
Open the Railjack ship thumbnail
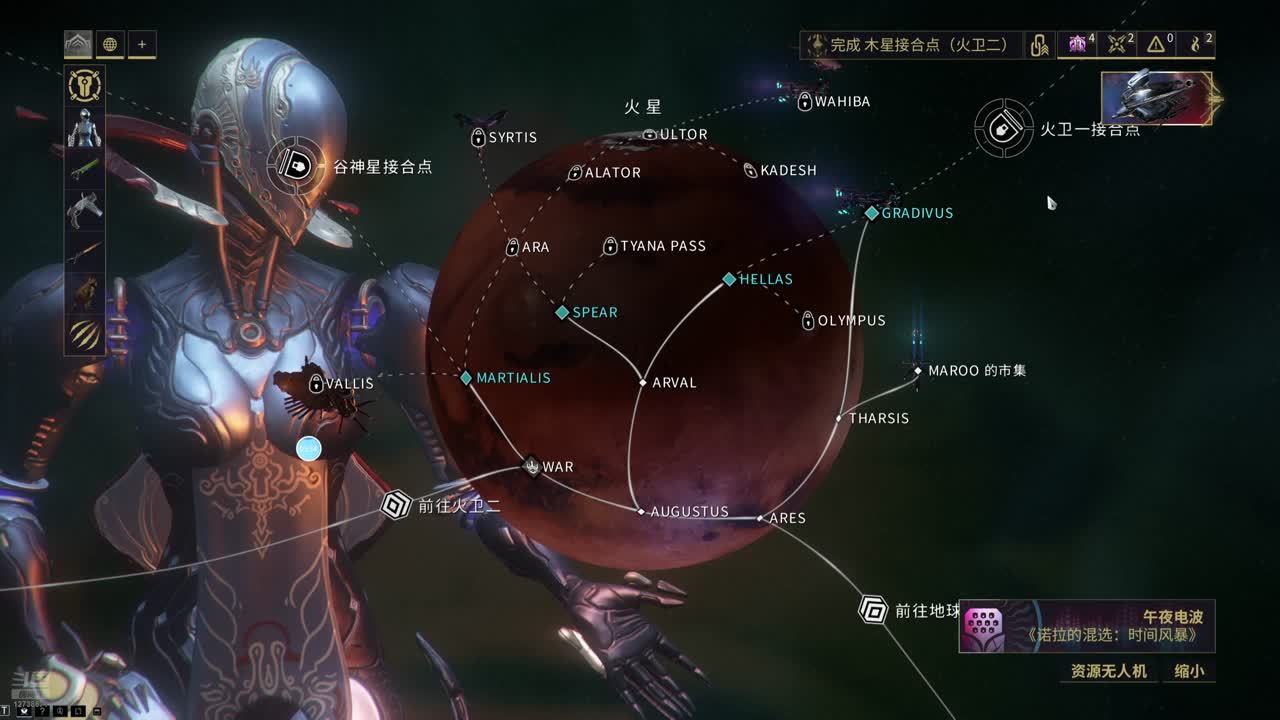(1157, 98)
